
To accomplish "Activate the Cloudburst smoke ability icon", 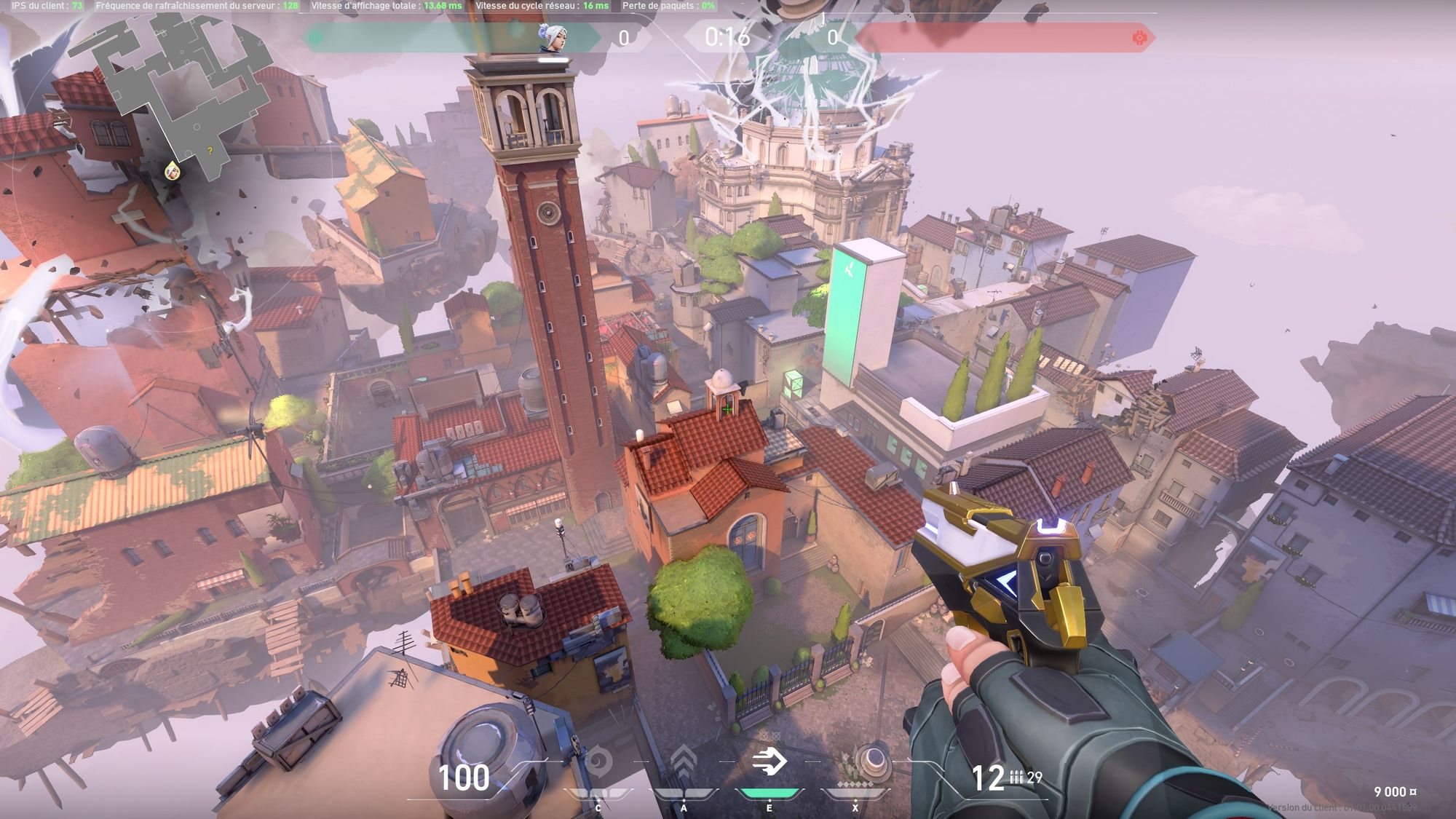I will point(598,761).
